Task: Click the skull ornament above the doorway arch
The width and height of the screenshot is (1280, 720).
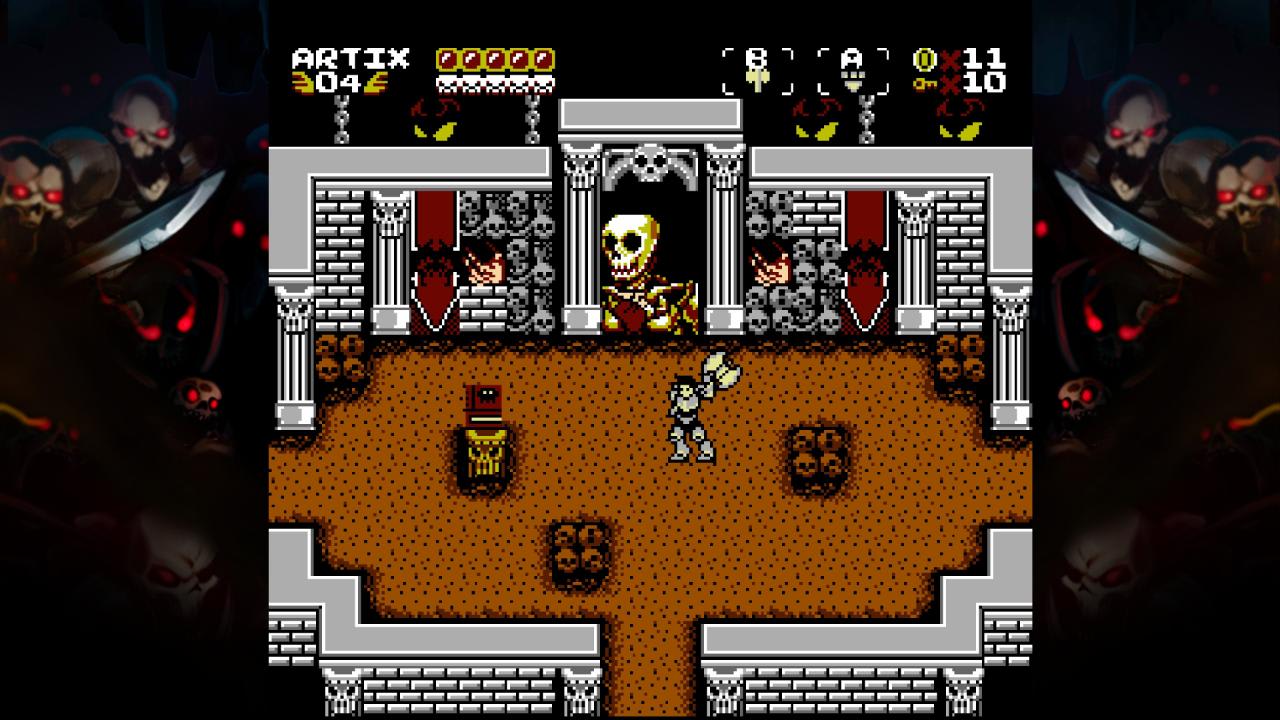Action: pyautogui.click(x=648, y=160)
